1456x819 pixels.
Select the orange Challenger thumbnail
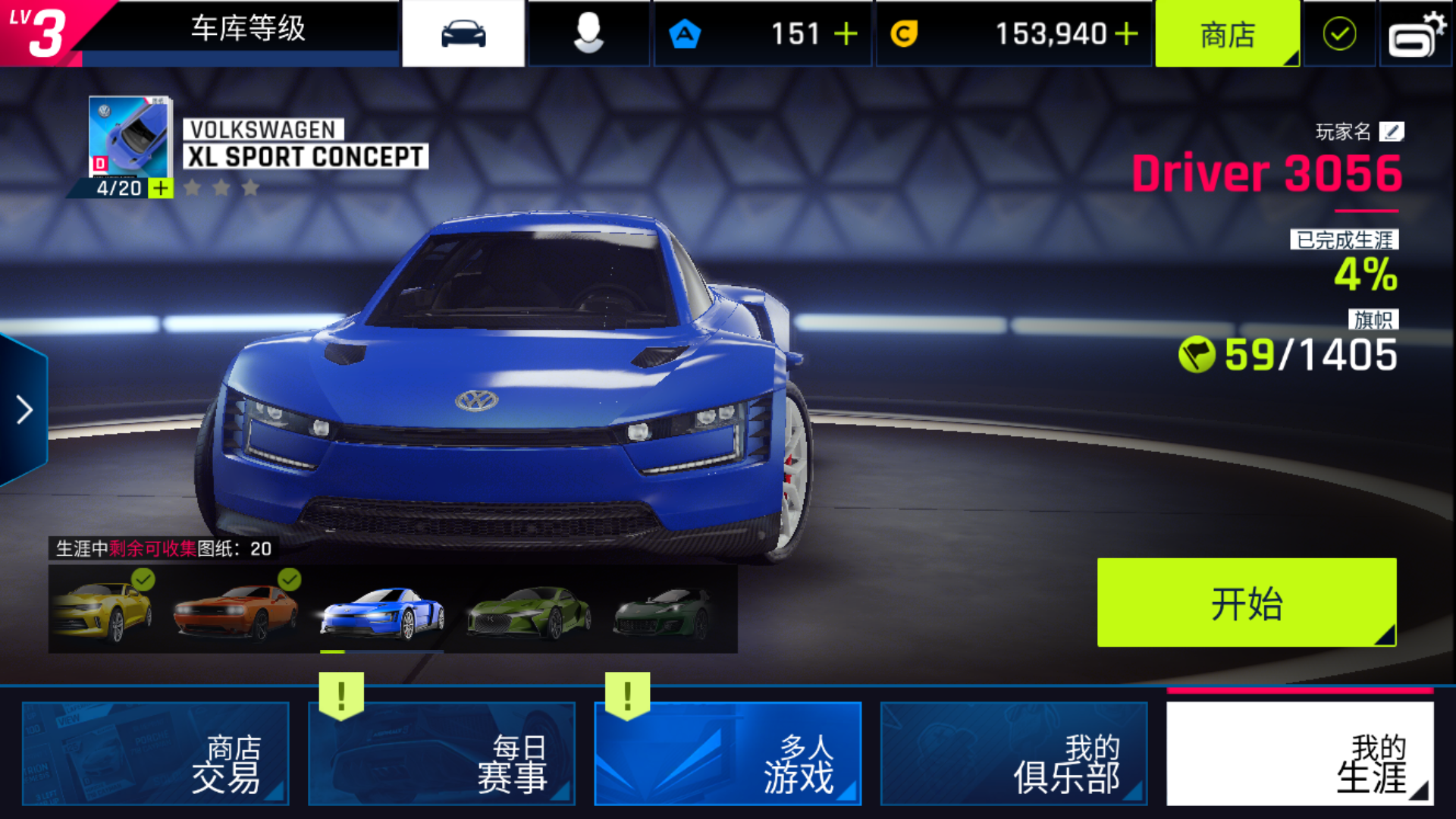236,611
